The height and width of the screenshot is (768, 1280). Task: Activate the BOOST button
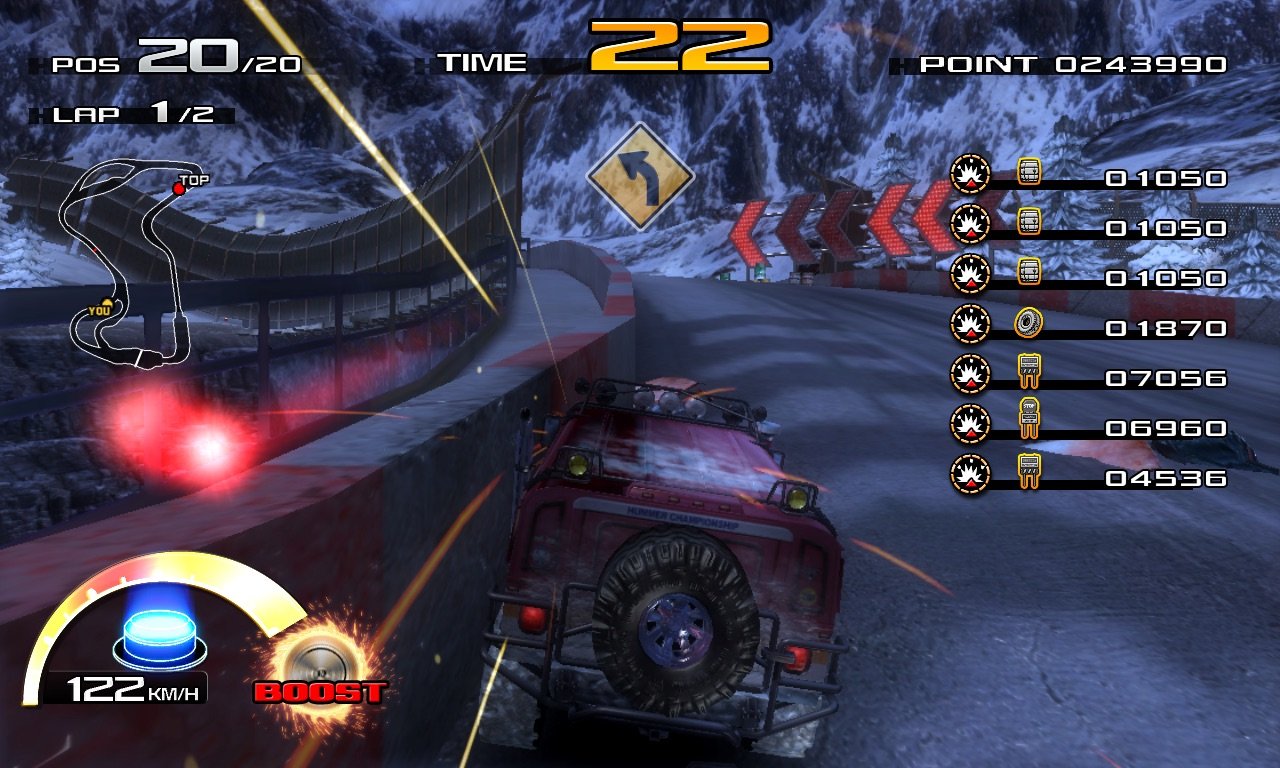(318, 668)
